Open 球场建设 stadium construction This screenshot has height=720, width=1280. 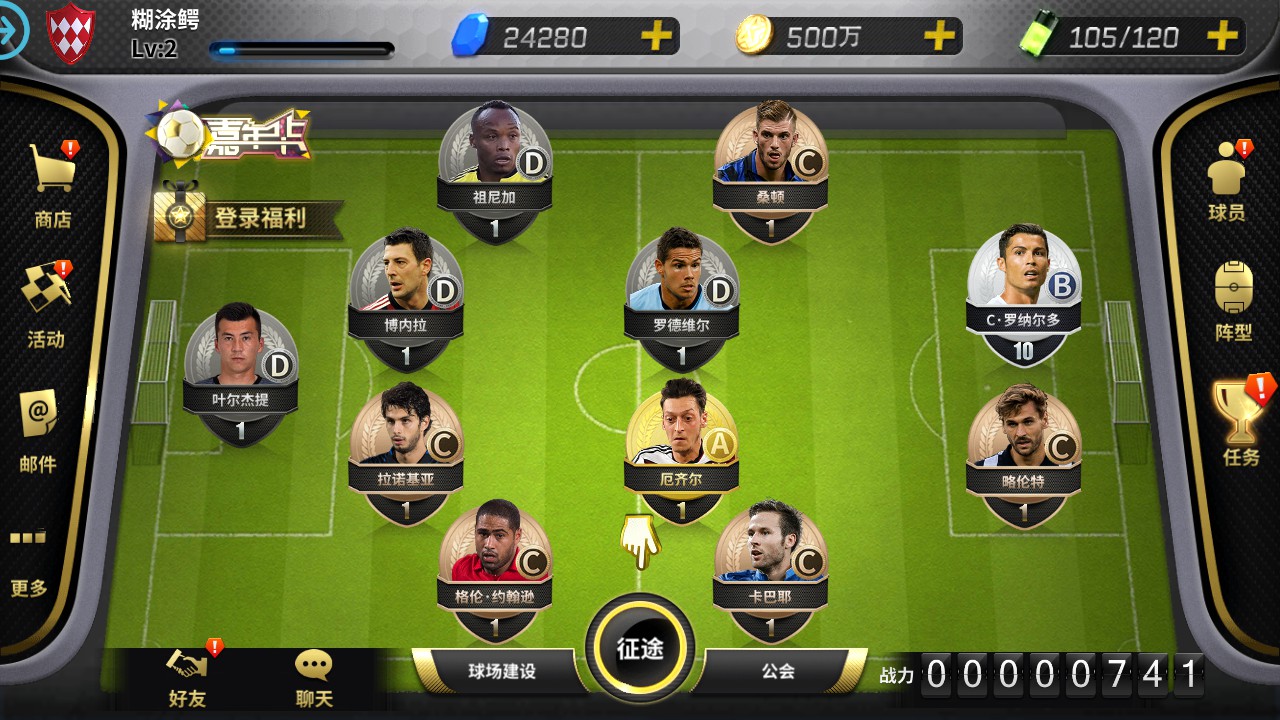(x=502, y=671)
